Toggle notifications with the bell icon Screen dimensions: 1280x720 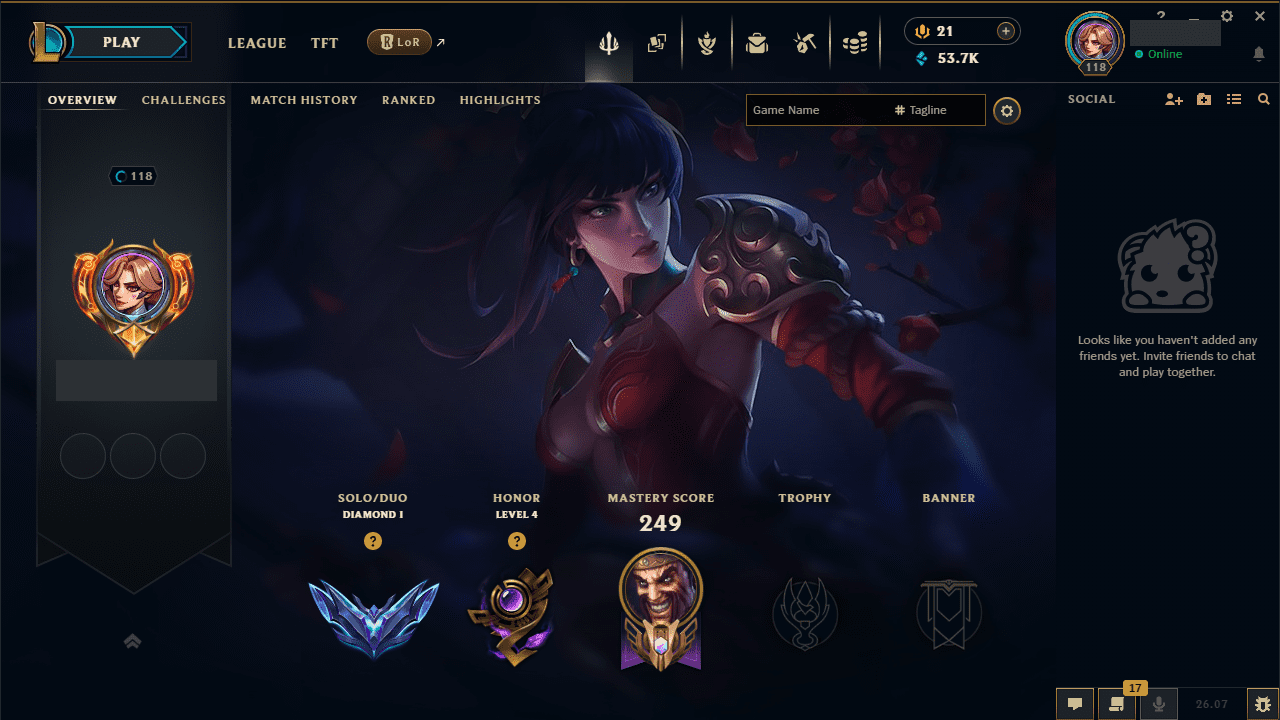(1259, 54)
